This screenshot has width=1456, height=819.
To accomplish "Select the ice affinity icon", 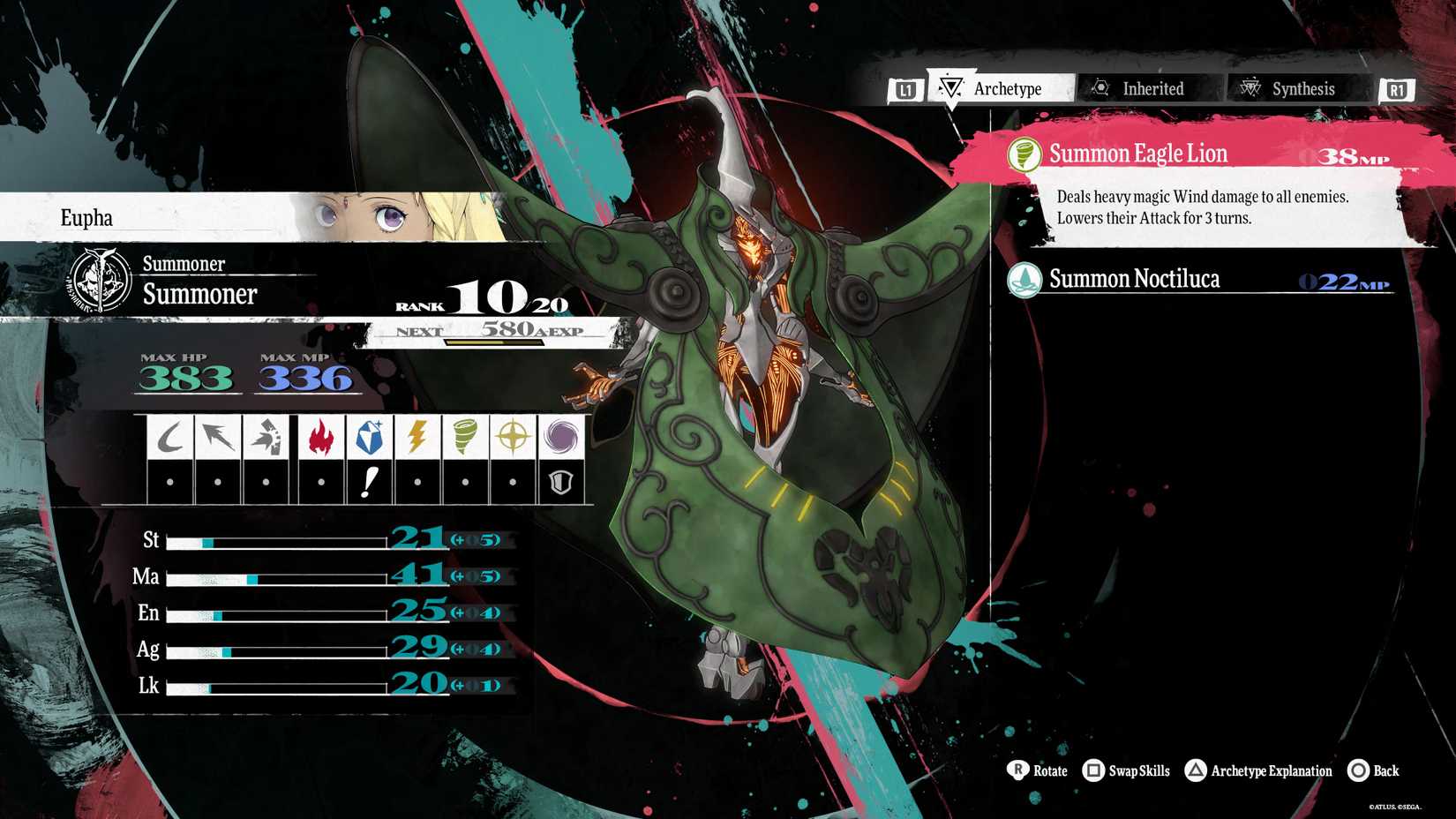I will tap(371, 435).
